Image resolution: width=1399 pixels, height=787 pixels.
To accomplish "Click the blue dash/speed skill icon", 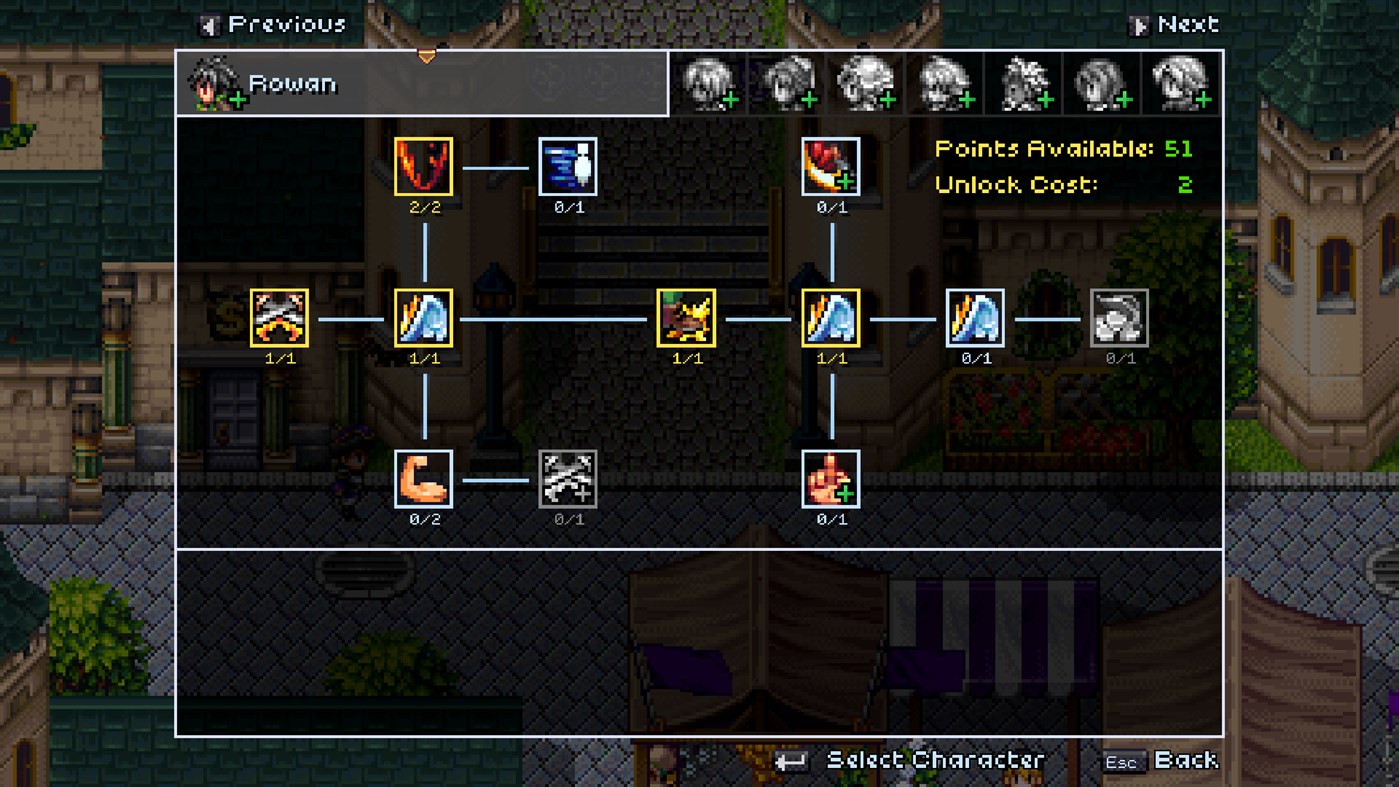I will [568, 167].
